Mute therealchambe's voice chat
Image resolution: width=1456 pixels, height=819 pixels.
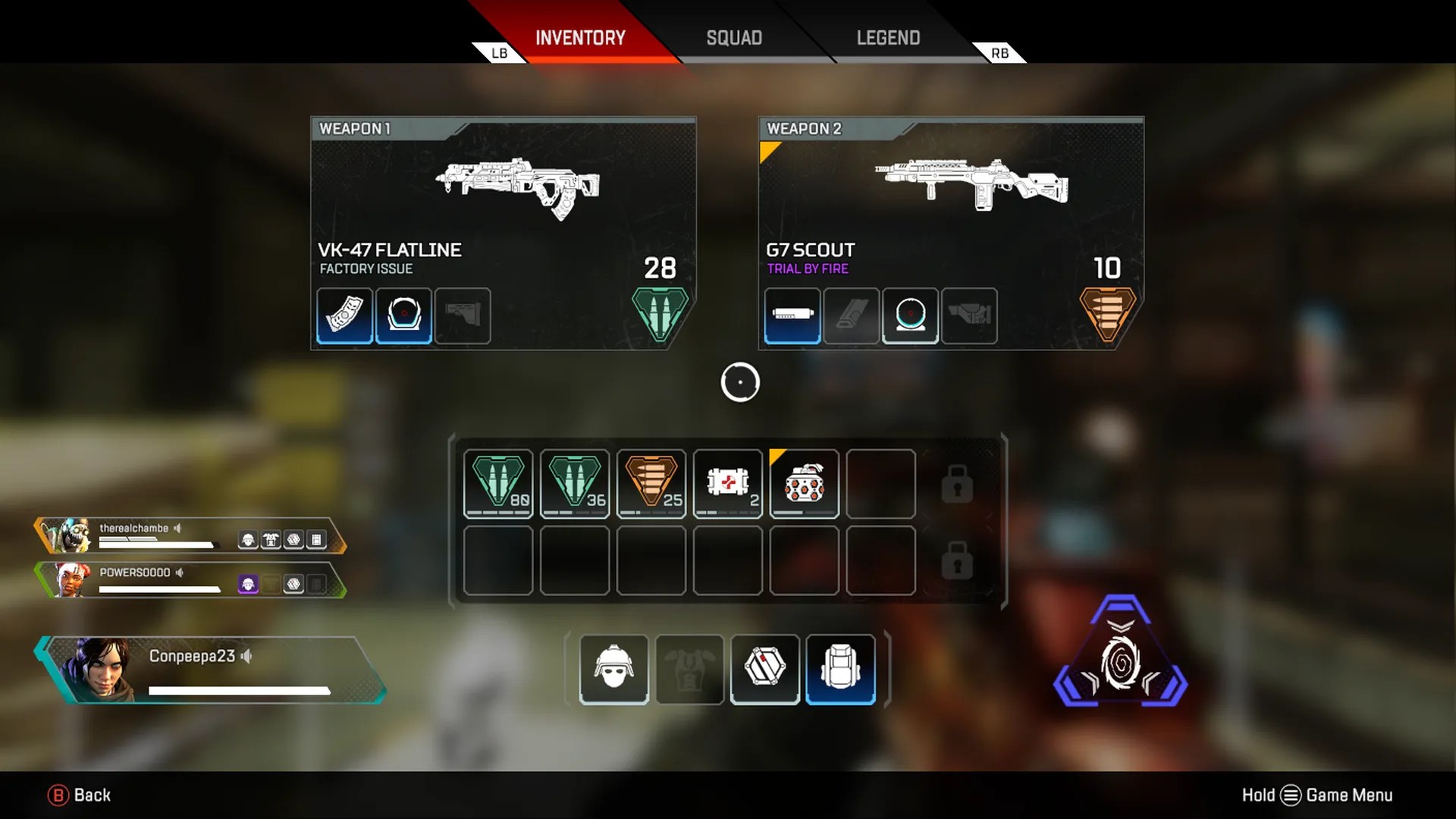click(179, 529)
